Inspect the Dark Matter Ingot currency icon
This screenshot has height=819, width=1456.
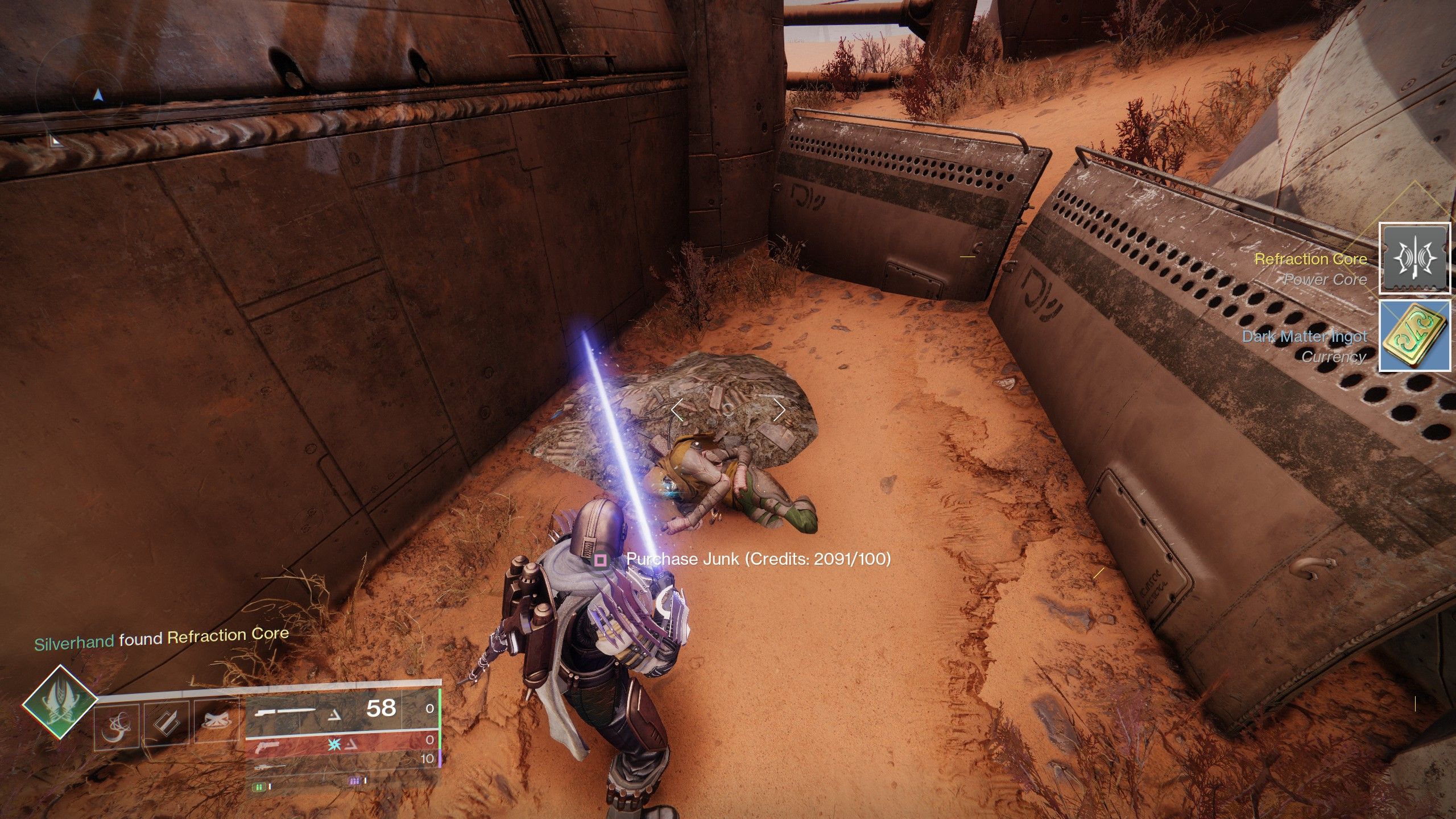click(x=1414, y=336)
